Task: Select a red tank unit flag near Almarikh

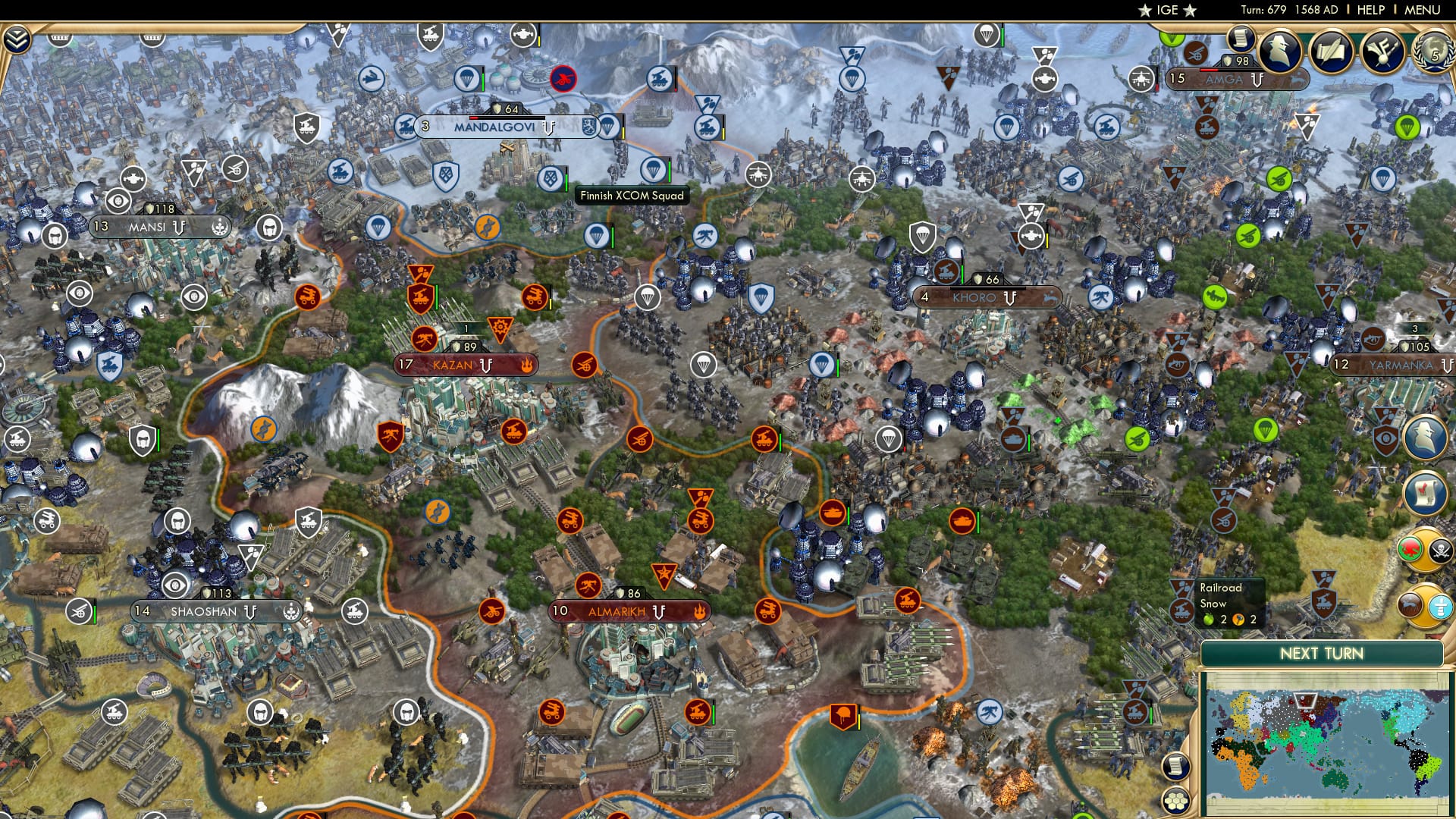Action: click(x=834, y=514)
